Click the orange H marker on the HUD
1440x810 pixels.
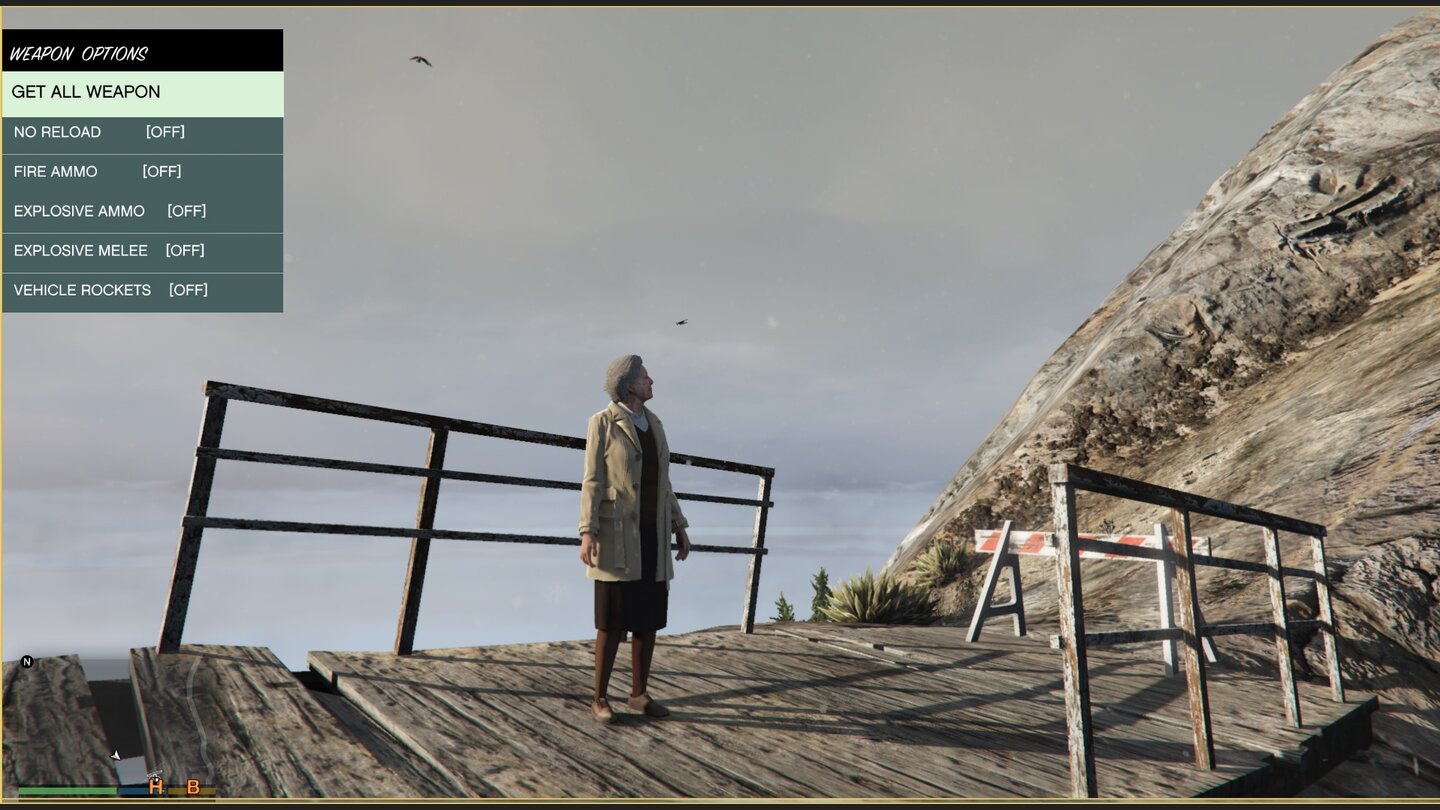155,789
